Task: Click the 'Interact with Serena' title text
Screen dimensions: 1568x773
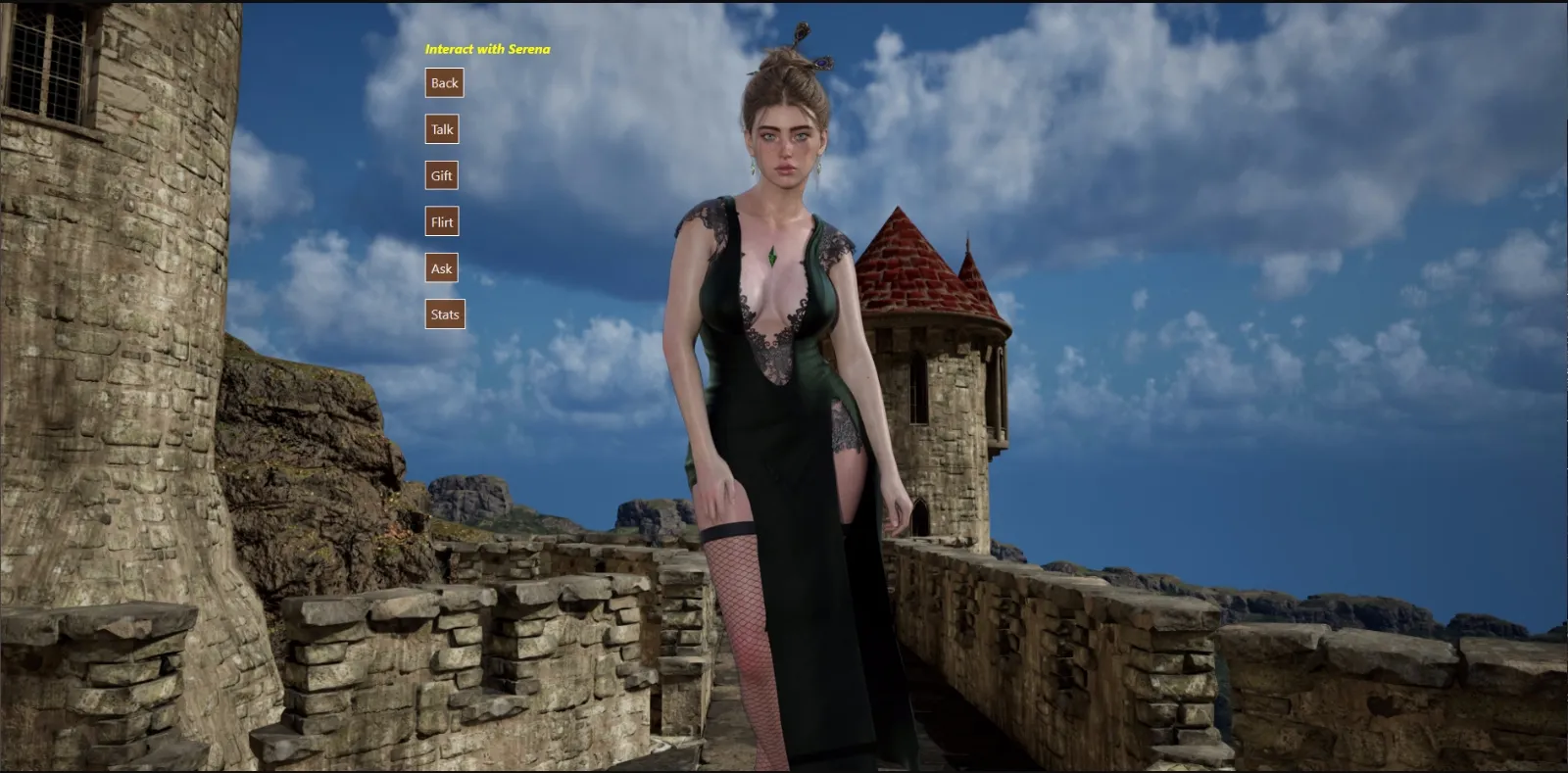Action: point(487,47)
